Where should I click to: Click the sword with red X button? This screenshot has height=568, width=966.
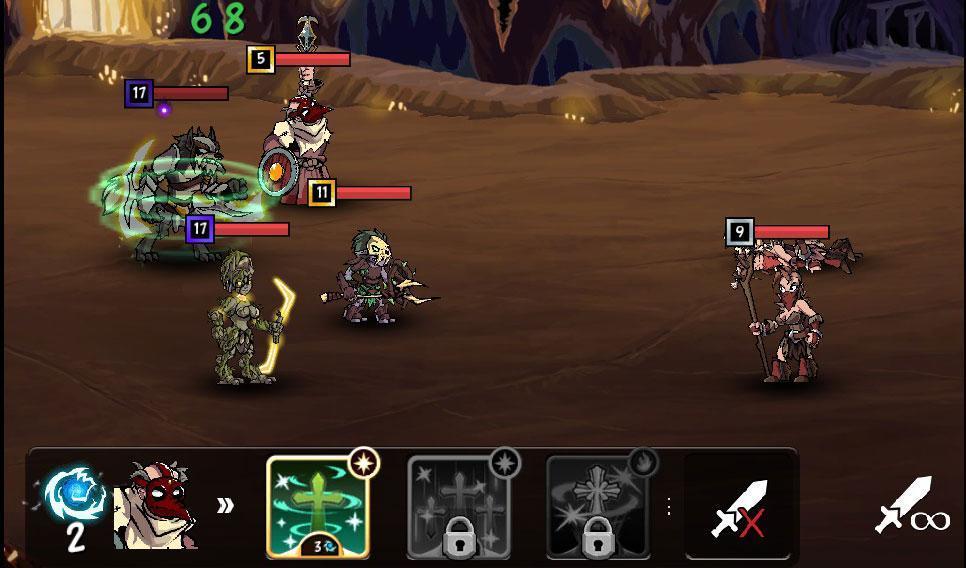pos(738,507)
